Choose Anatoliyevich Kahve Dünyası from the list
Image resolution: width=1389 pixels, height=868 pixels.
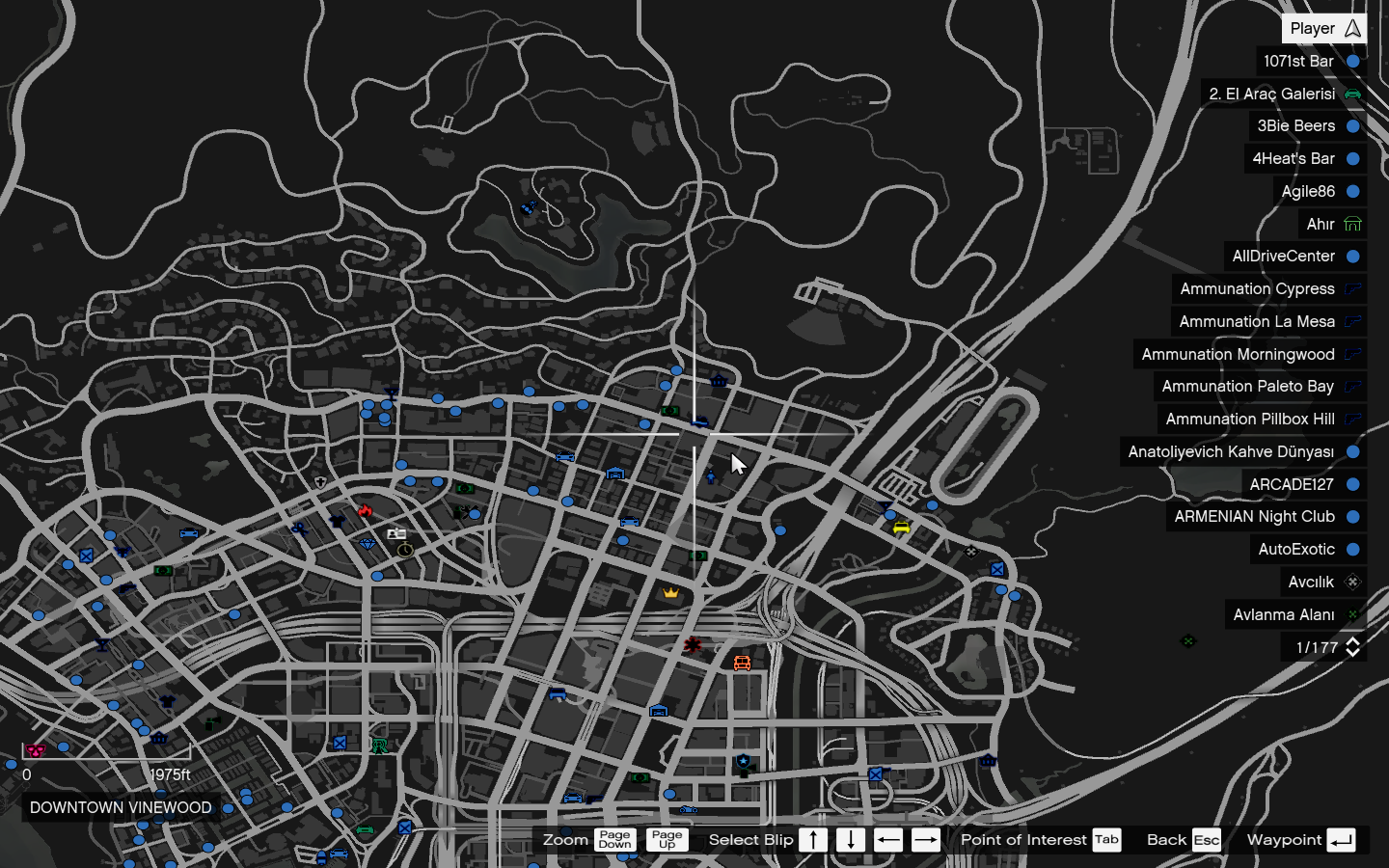1242,452
